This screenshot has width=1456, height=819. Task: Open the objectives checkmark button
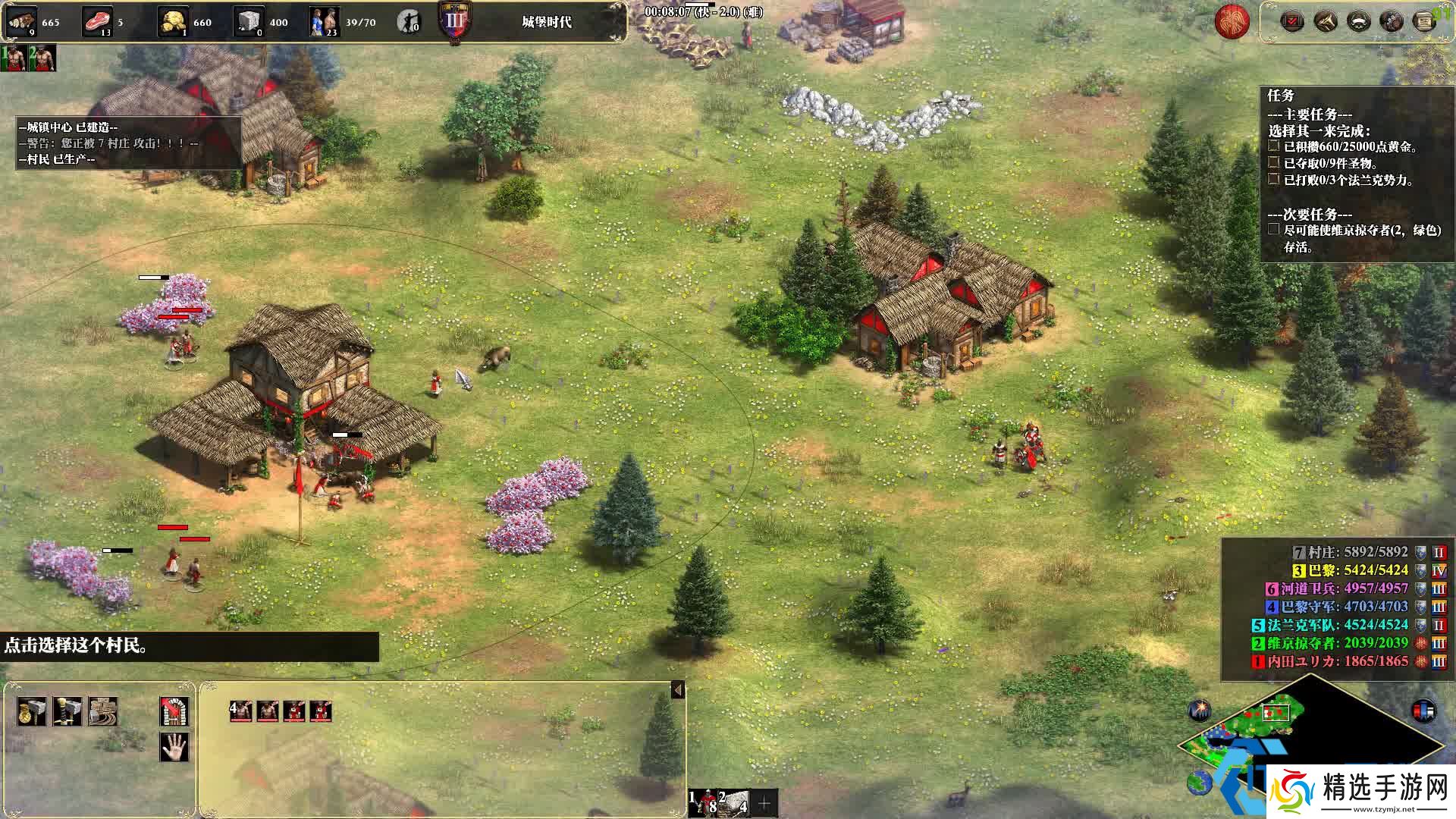pos(1292,21)
